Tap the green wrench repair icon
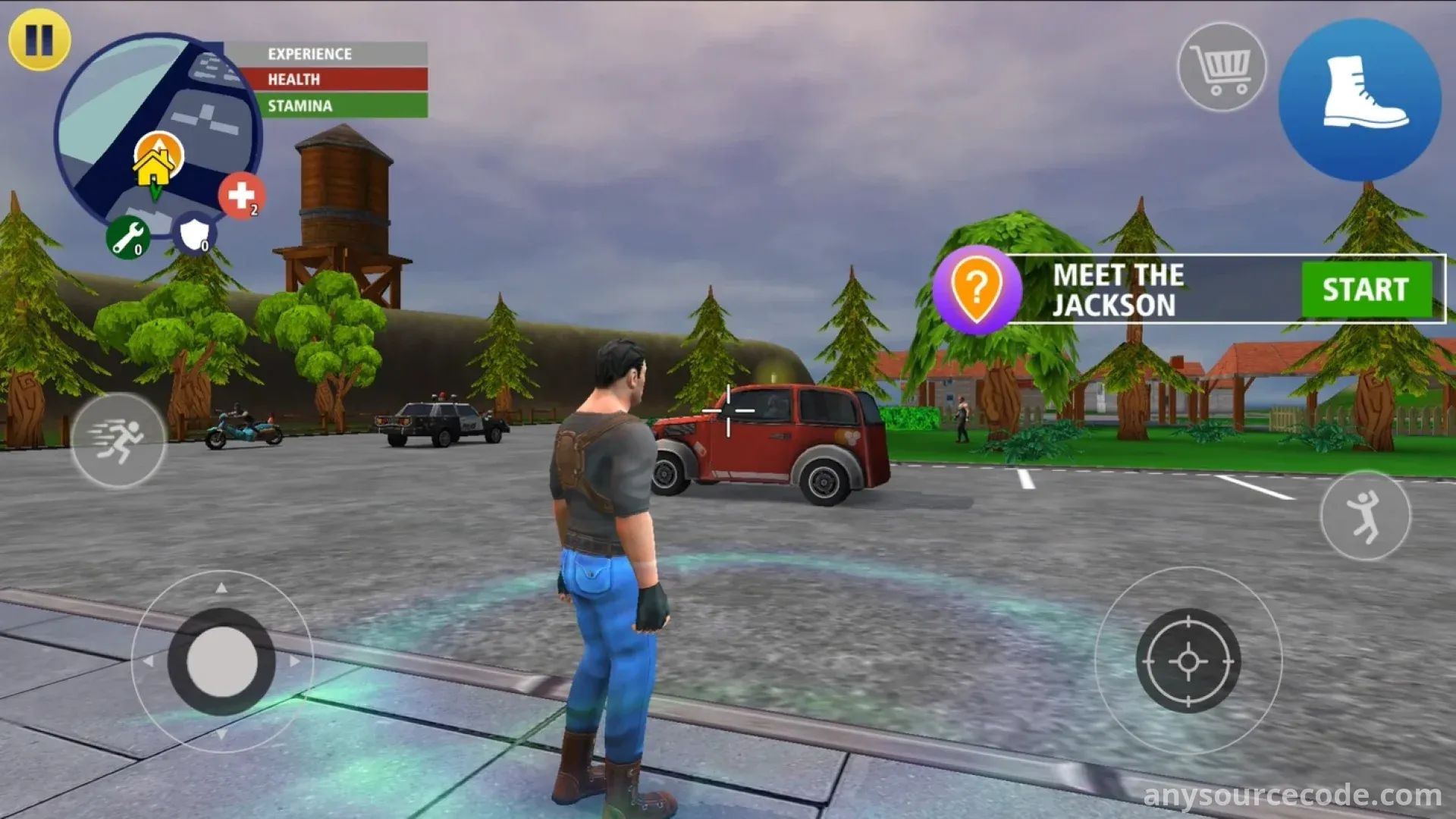This screenshot has height=819, width=1456. [127, 237]
